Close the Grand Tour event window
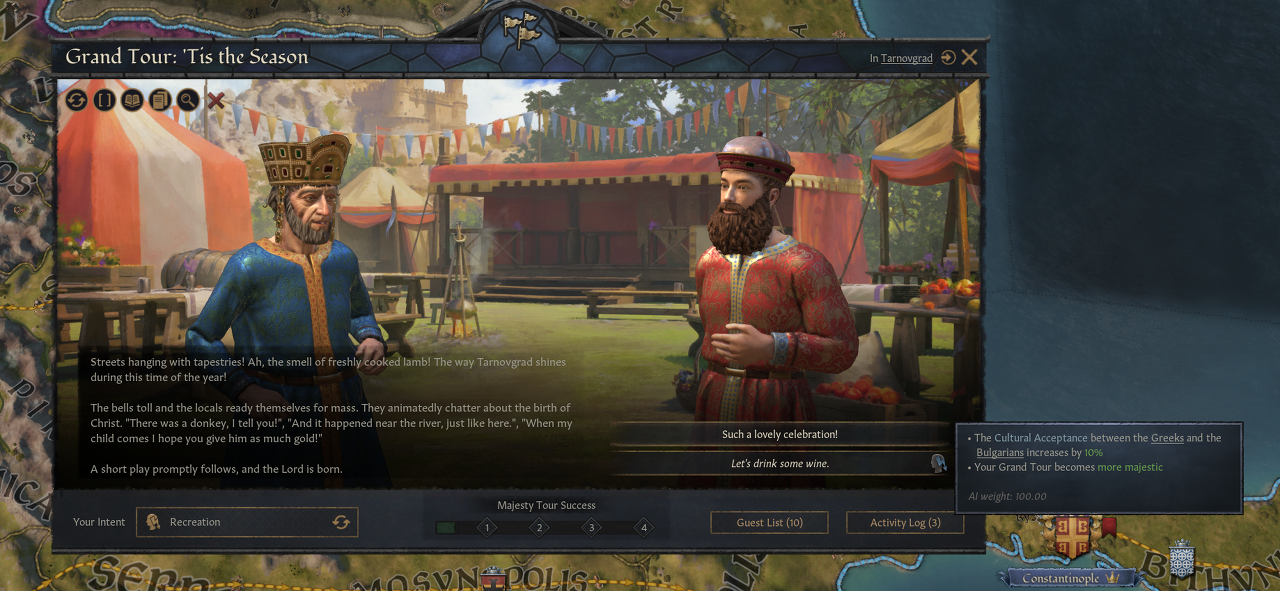 (969, 58)
